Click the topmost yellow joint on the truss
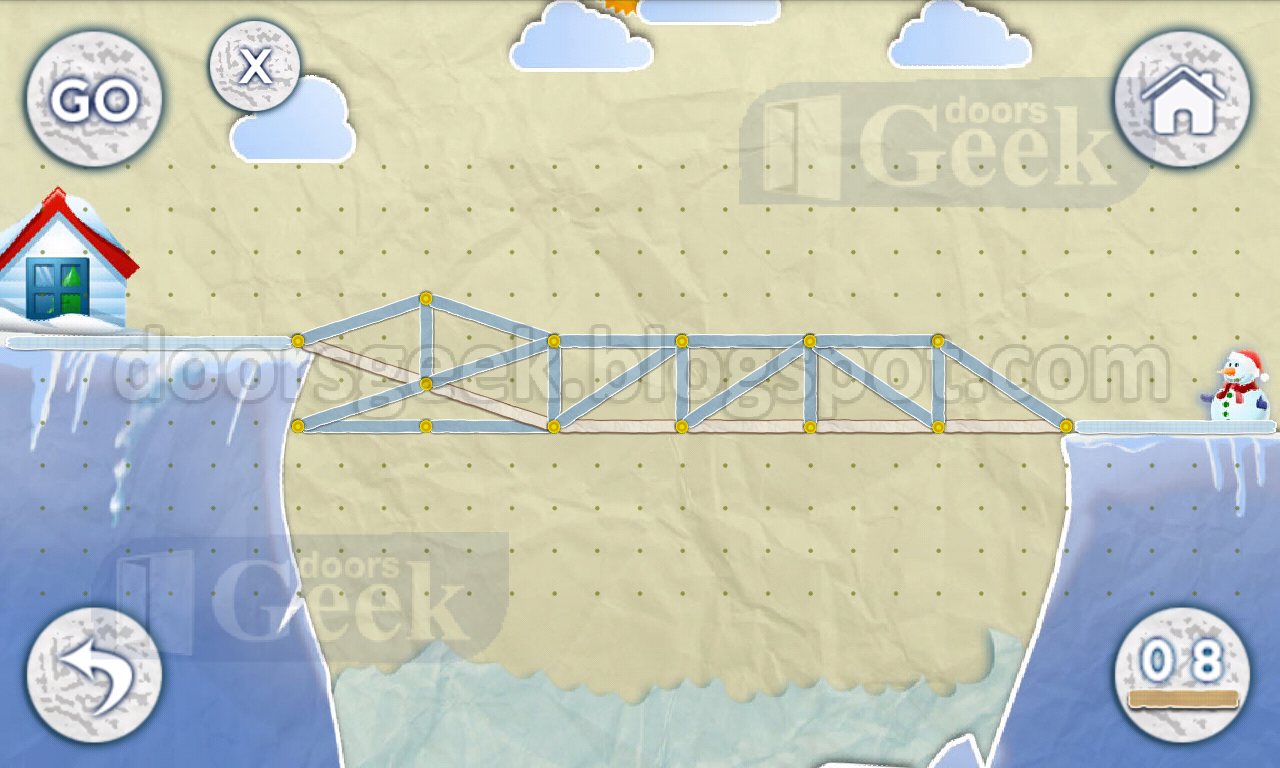Image resolution: width=1280 pixels, height=768 pixels. [428, 299]
